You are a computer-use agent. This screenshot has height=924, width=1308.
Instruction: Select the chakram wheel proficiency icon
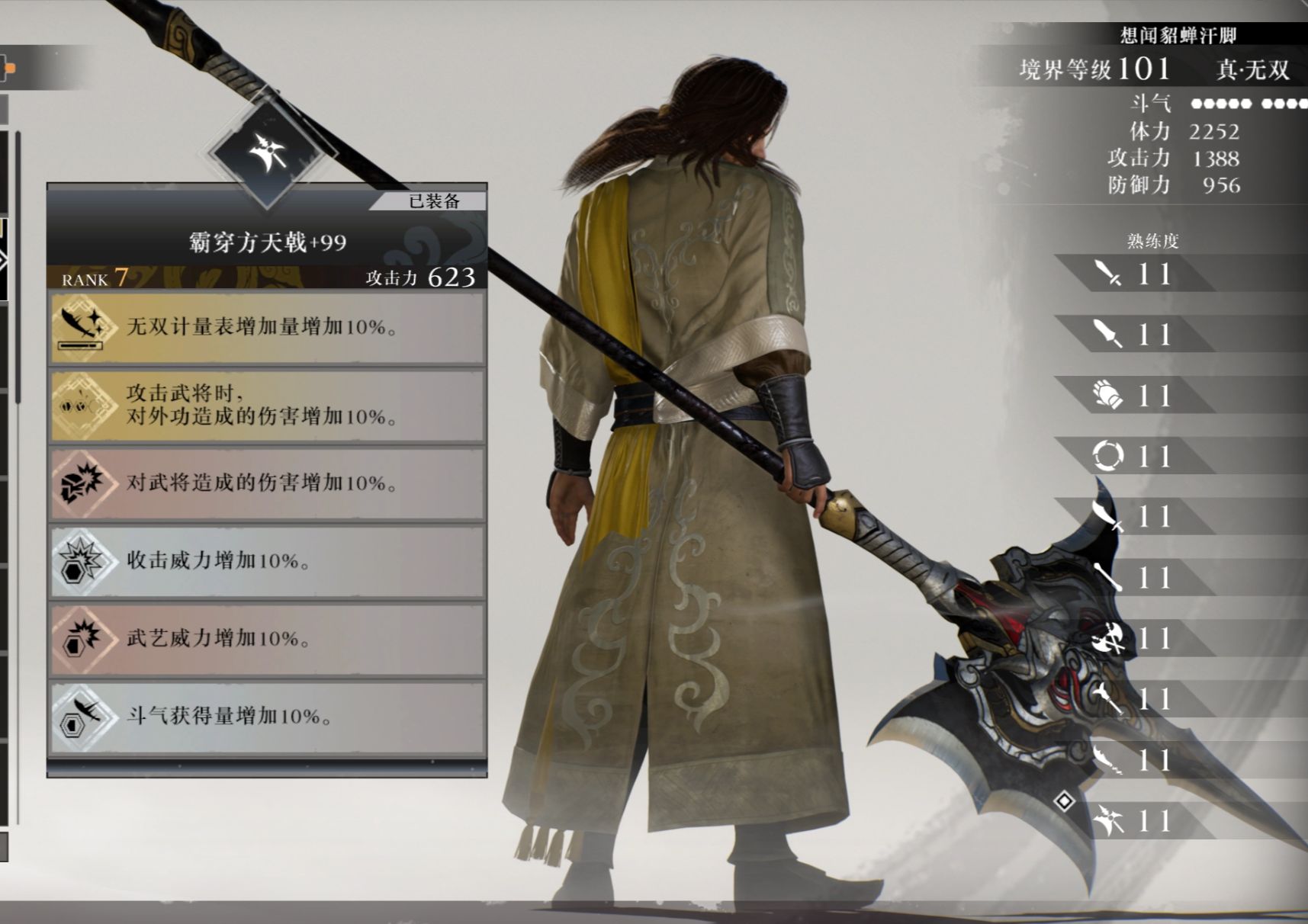[x=1110, y=456]
